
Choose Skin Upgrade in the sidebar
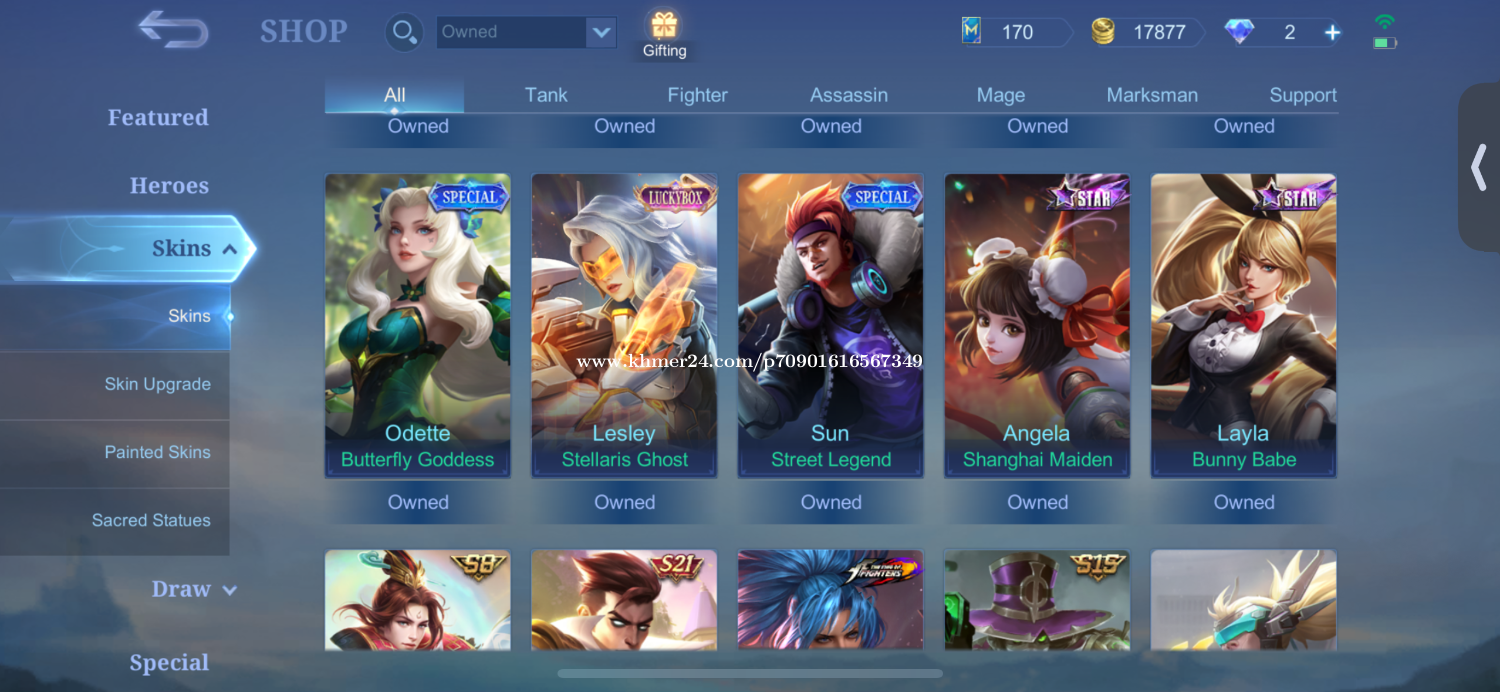(x=157, y=384)
